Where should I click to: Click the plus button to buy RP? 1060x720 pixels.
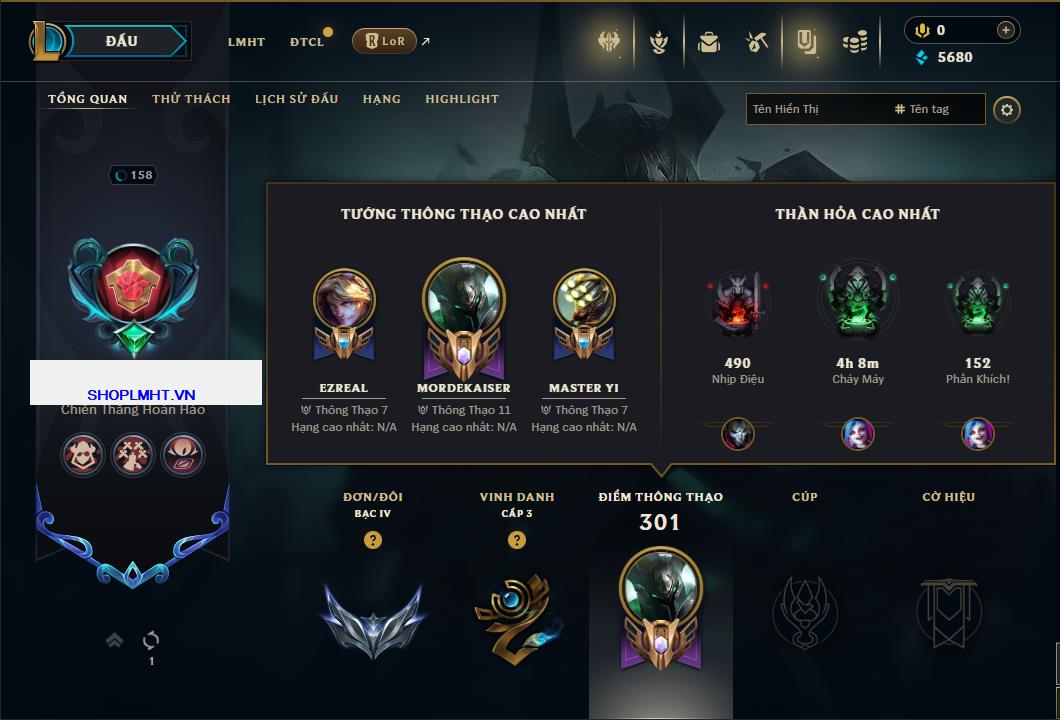click(x=1005, y=30)
